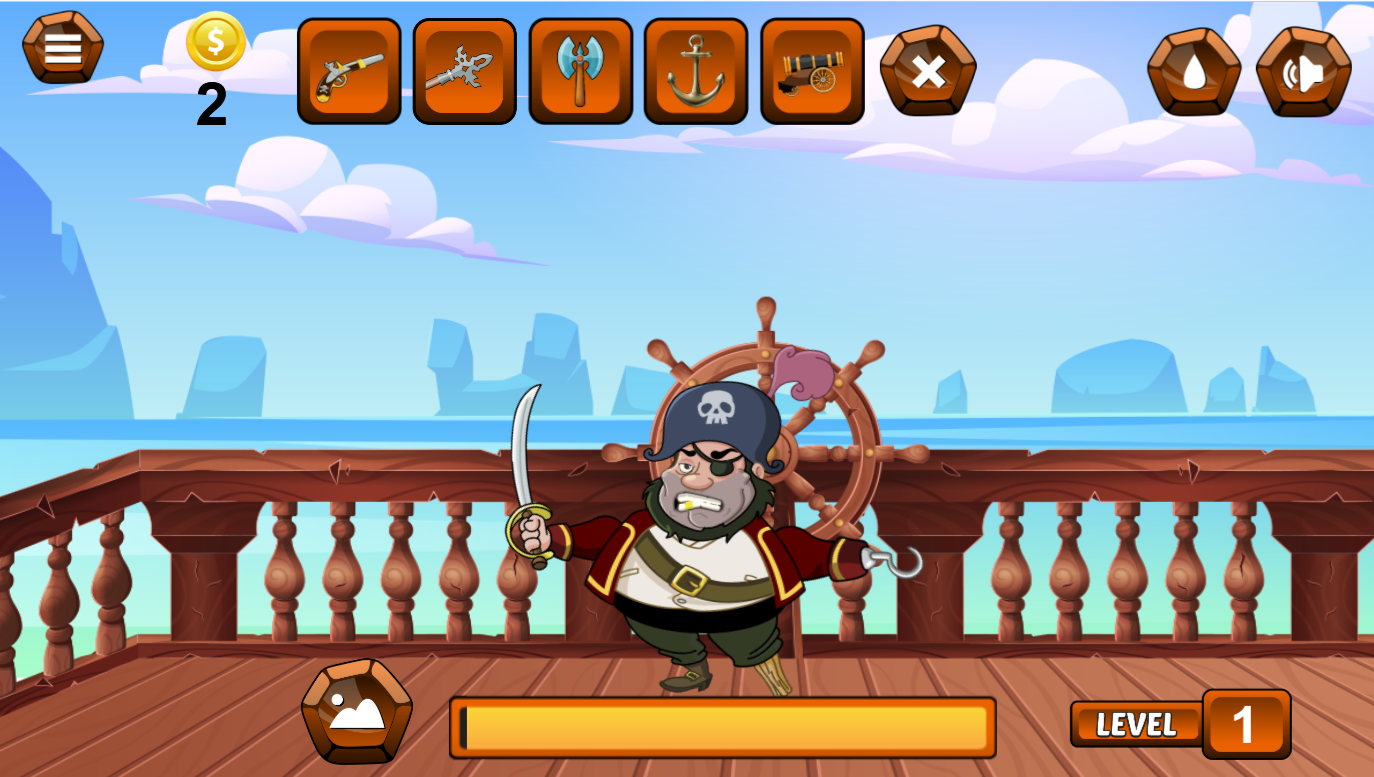Select the anchor weapon
The height and width of the screenshot is (777, 1374).
click(696, 69)
